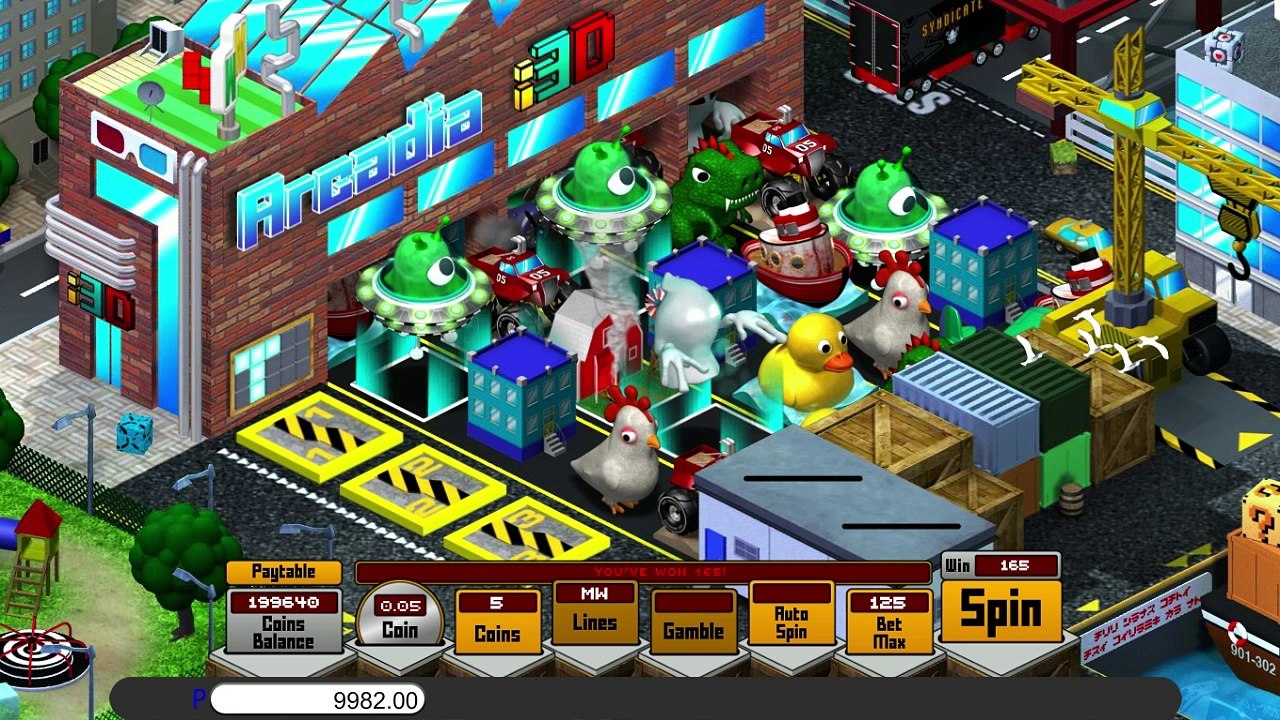Activate Auto Spin
Screen dimensions: 1280x720
pos(791,615)
